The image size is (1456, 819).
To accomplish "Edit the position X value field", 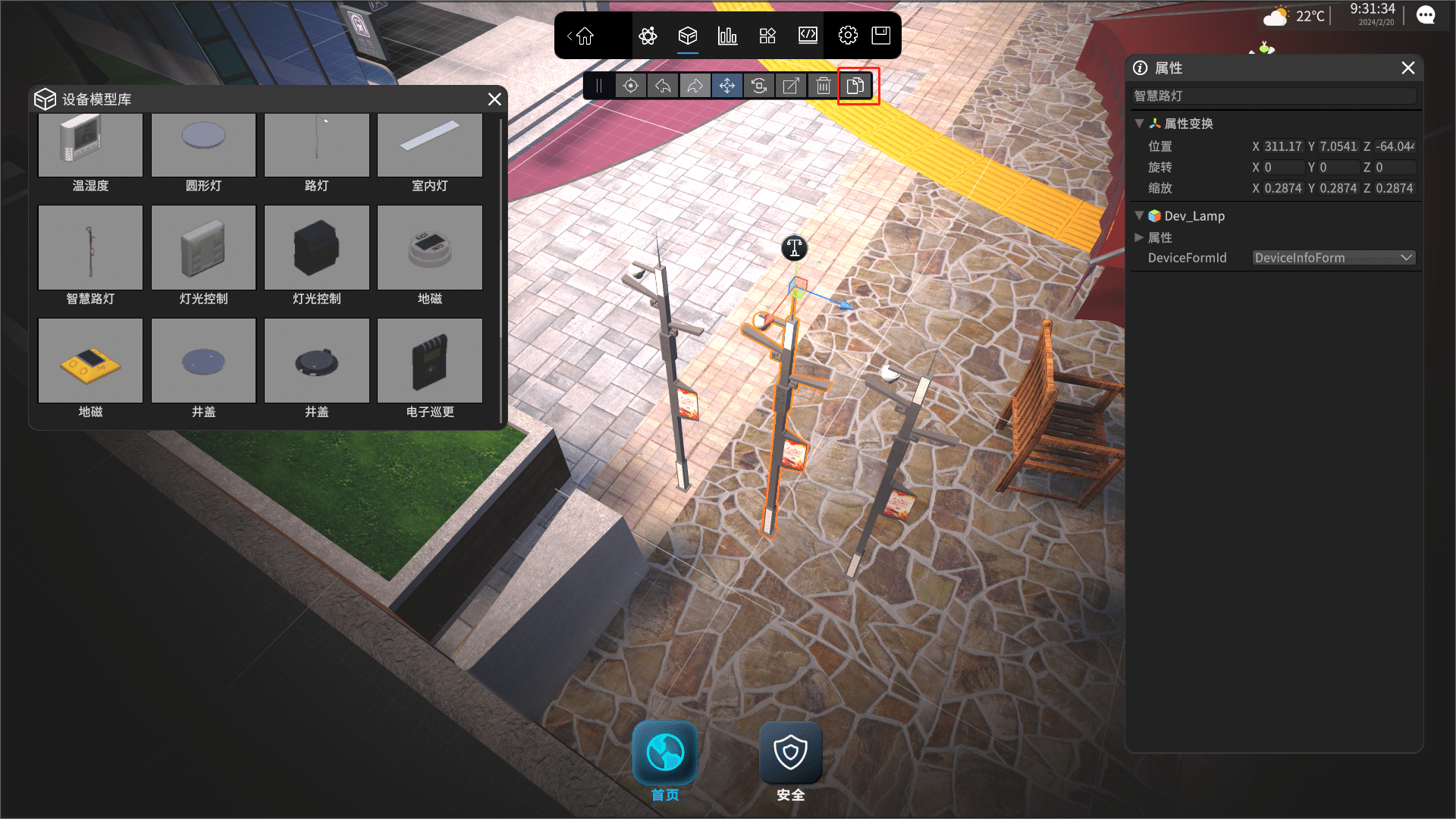I will click(1283, 146).
